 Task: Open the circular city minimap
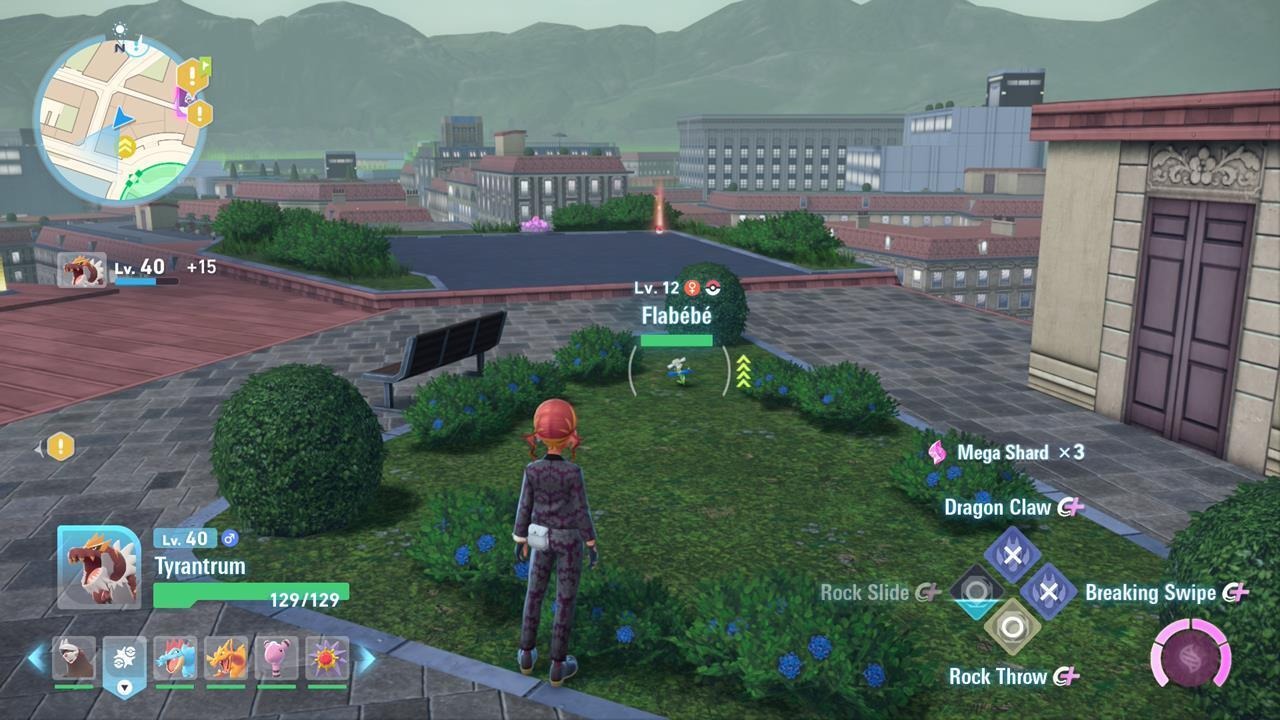click(x=118, y=122)
